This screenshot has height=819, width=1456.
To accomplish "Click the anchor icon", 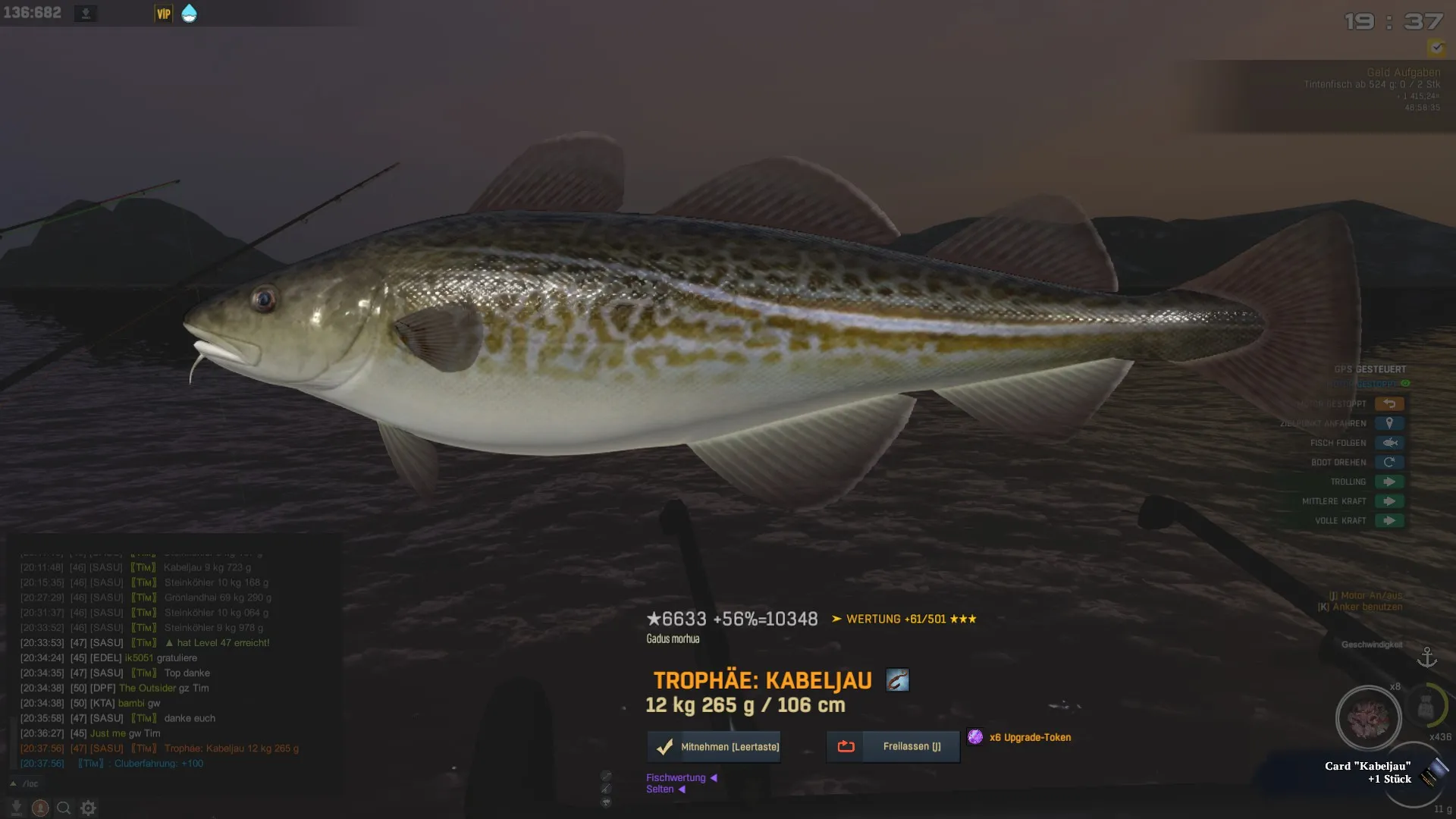I will click(x=1427, y=657).
